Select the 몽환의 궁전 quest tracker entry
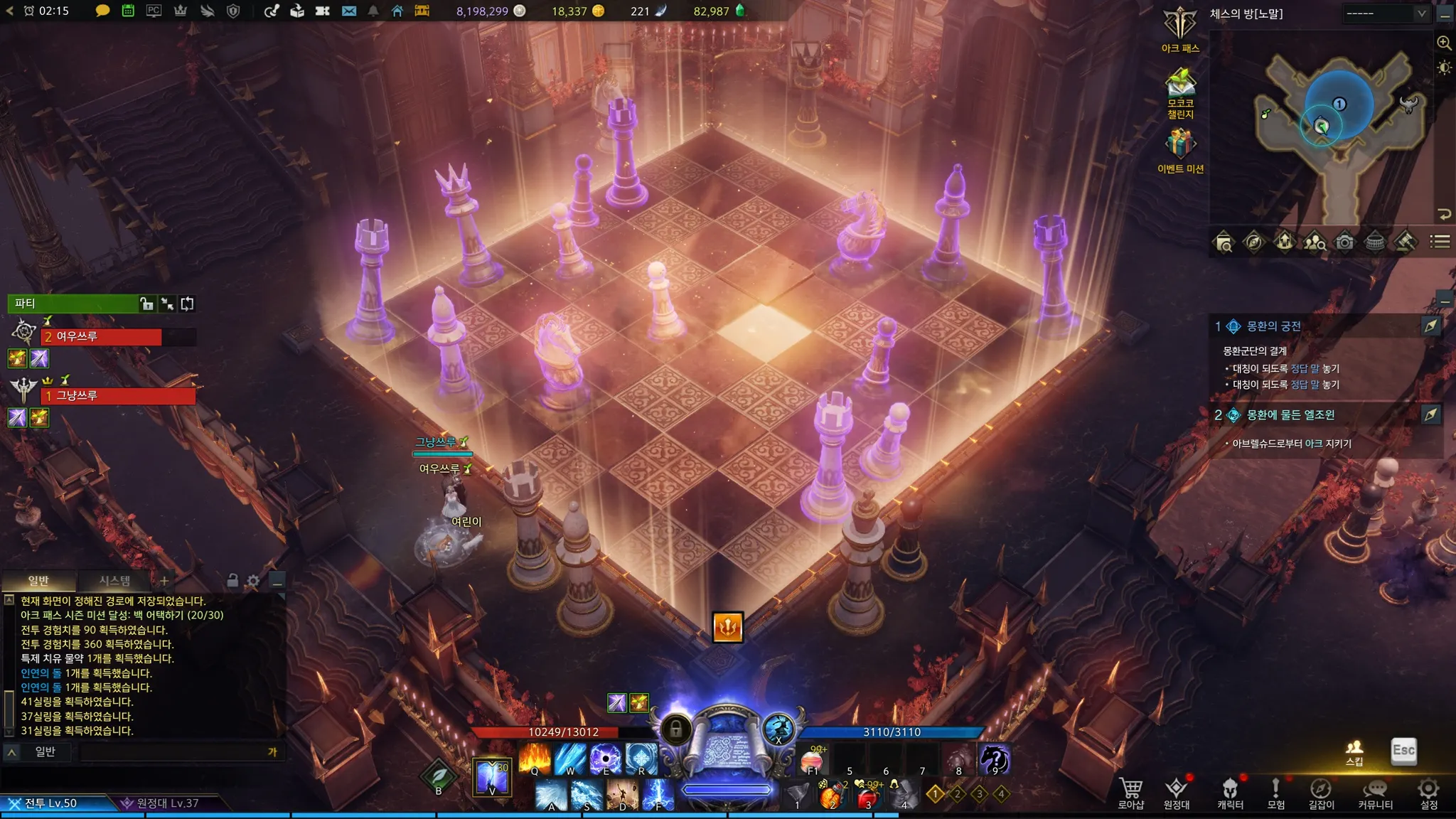 pos(1273,326)
